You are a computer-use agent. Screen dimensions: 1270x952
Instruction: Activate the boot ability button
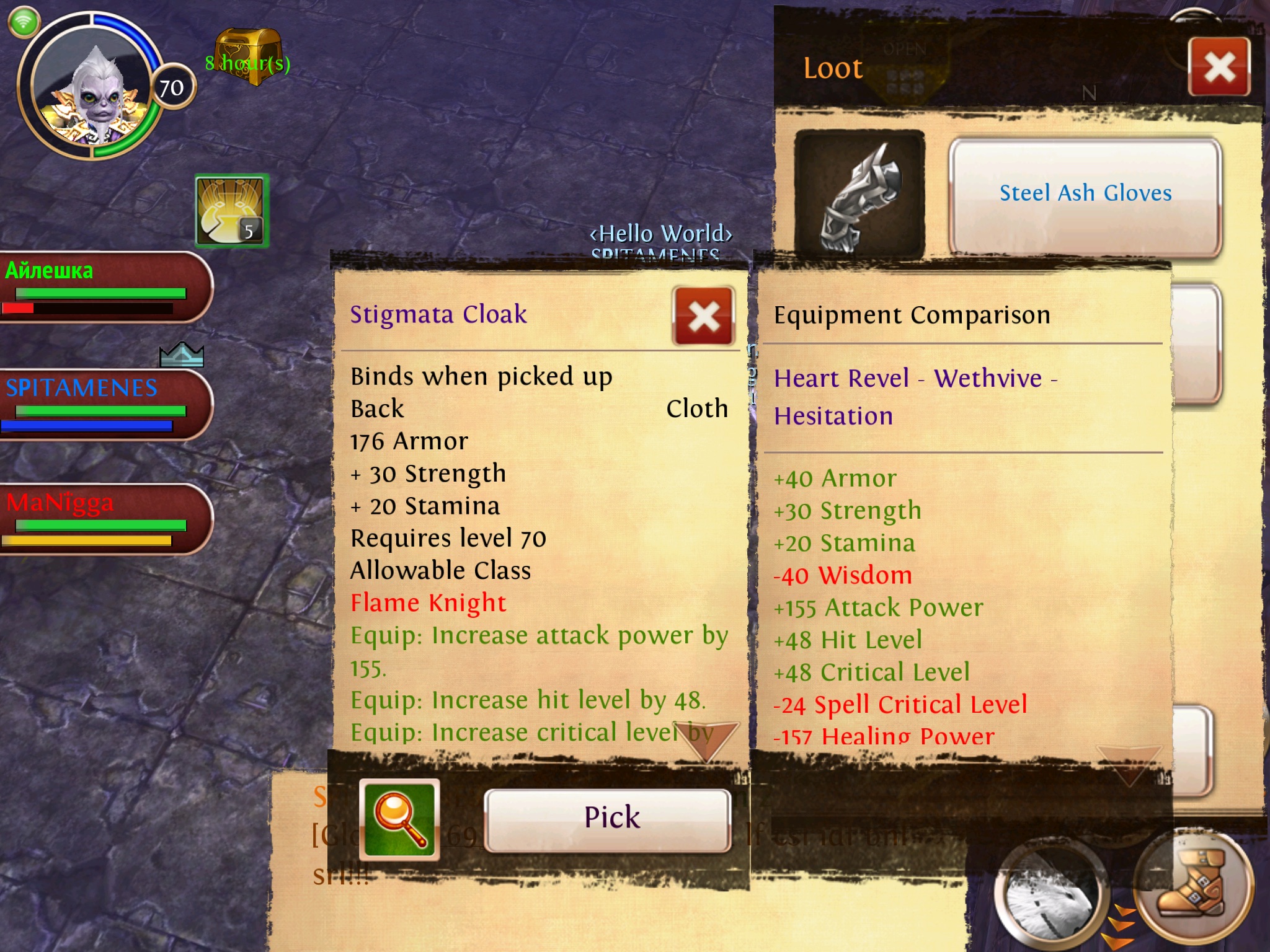click(x=1194, y=888)
